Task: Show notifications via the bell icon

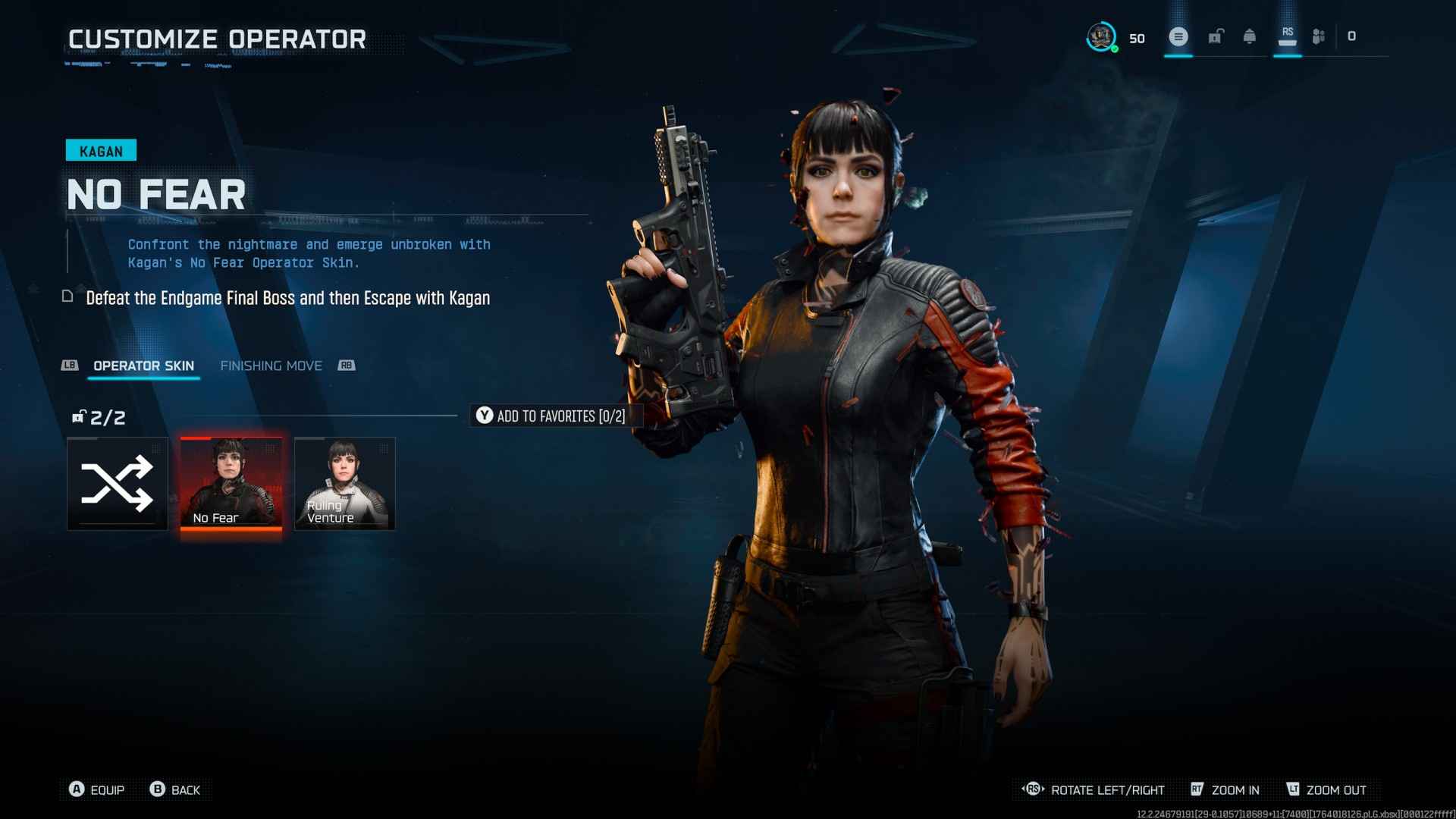Action: [x=1249, y=36]
